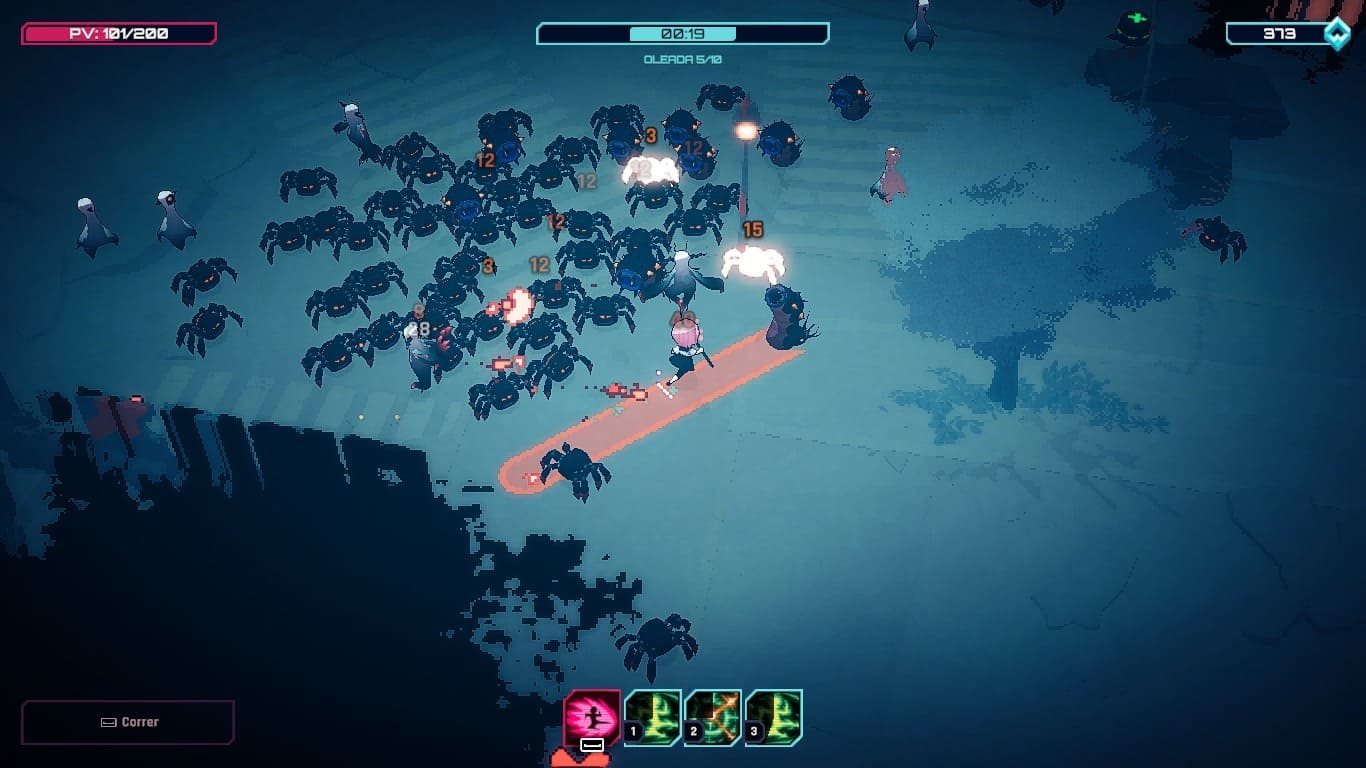1366x768 pixels.
Task: Trigger the green ability in slot 3
Action: pyautogui.click(x=774, y=716)
